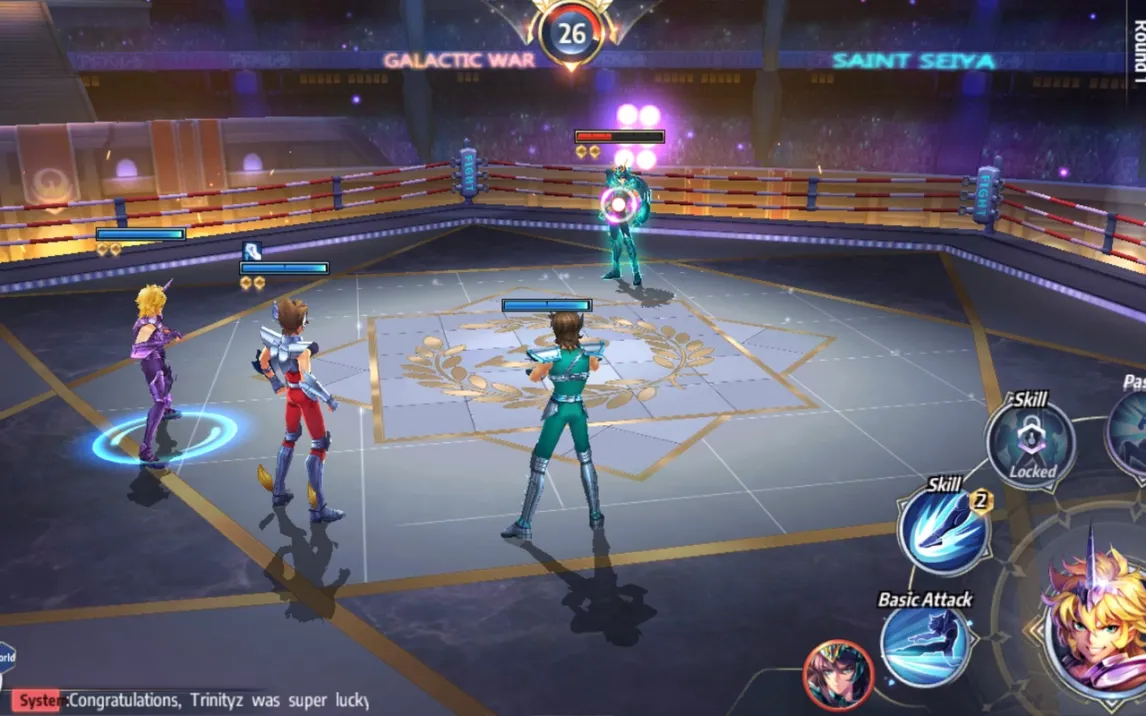Open the World chat channel badge
Viewport: 1146px width, 716px height.
click(6, 659)
